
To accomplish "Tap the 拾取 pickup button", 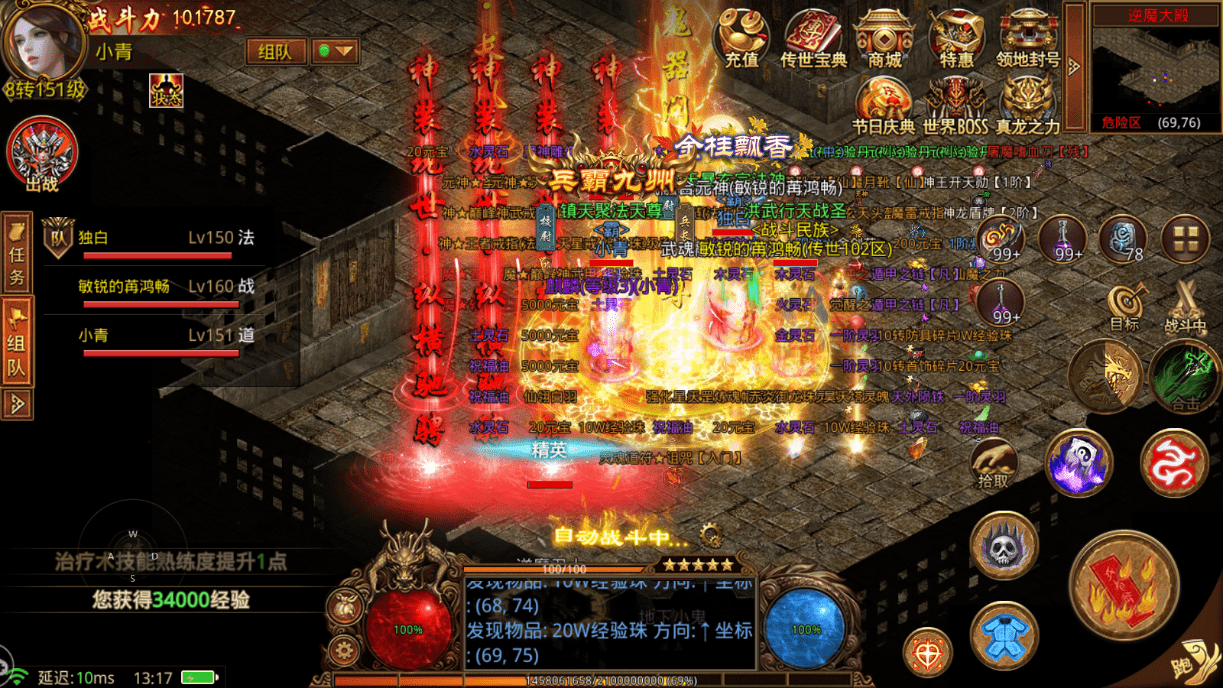I will click(993, 465).
